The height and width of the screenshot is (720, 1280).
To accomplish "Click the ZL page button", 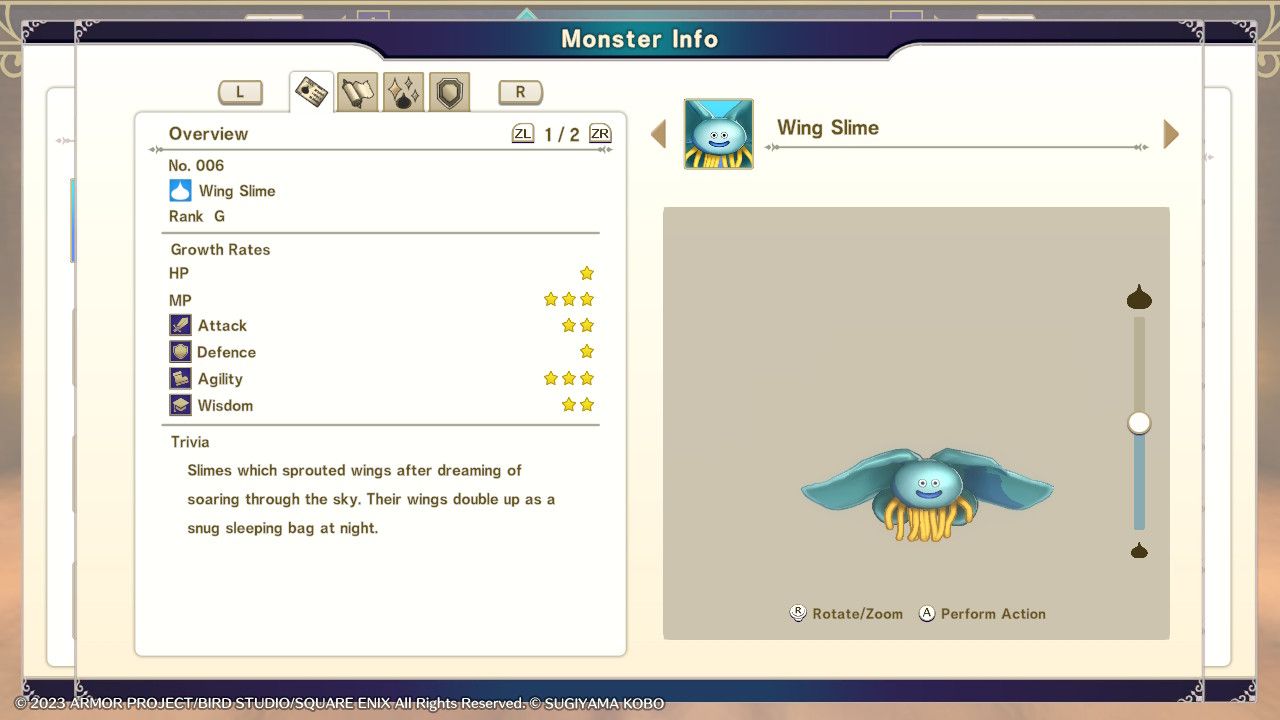I will tap(522, 132).
